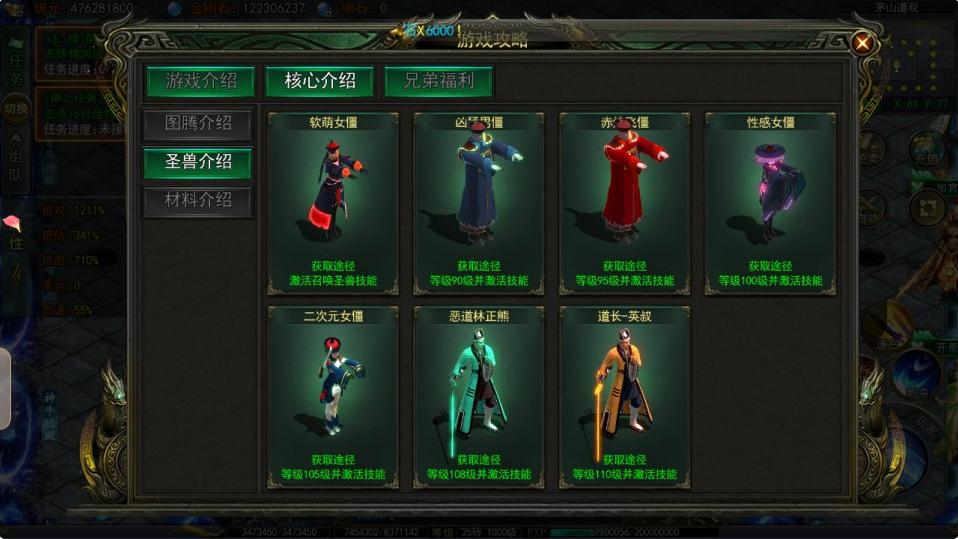
Task: Click the 切换 switch button
Action: click(16, 108)
